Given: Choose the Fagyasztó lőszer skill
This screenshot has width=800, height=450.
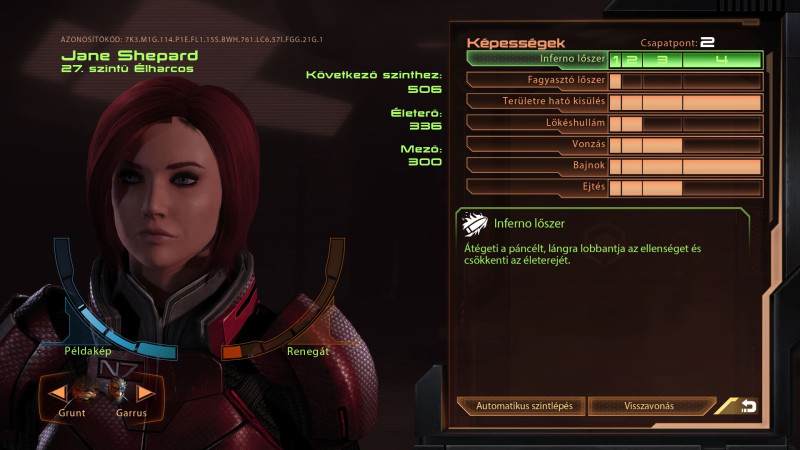Looking at the screenshot, I should 538,81.
